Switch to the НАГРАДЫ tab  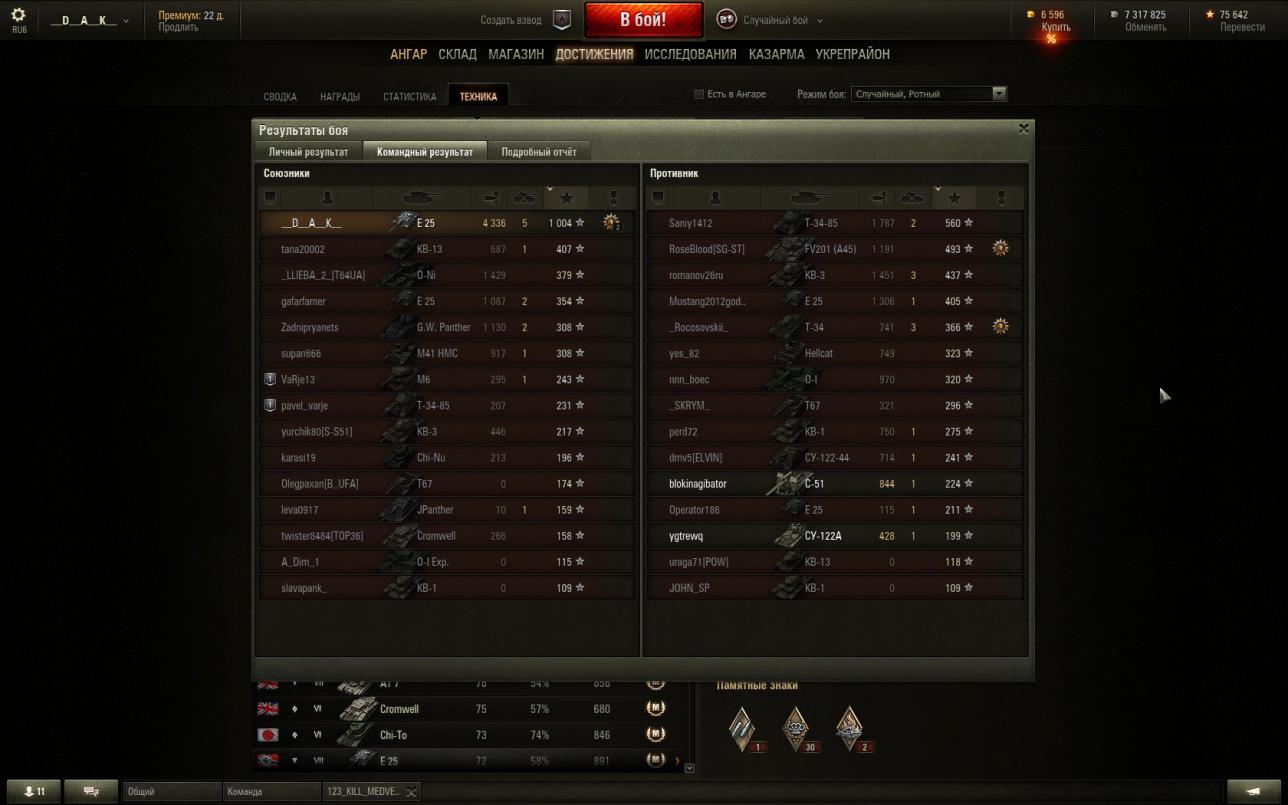(x=340, y=97)
